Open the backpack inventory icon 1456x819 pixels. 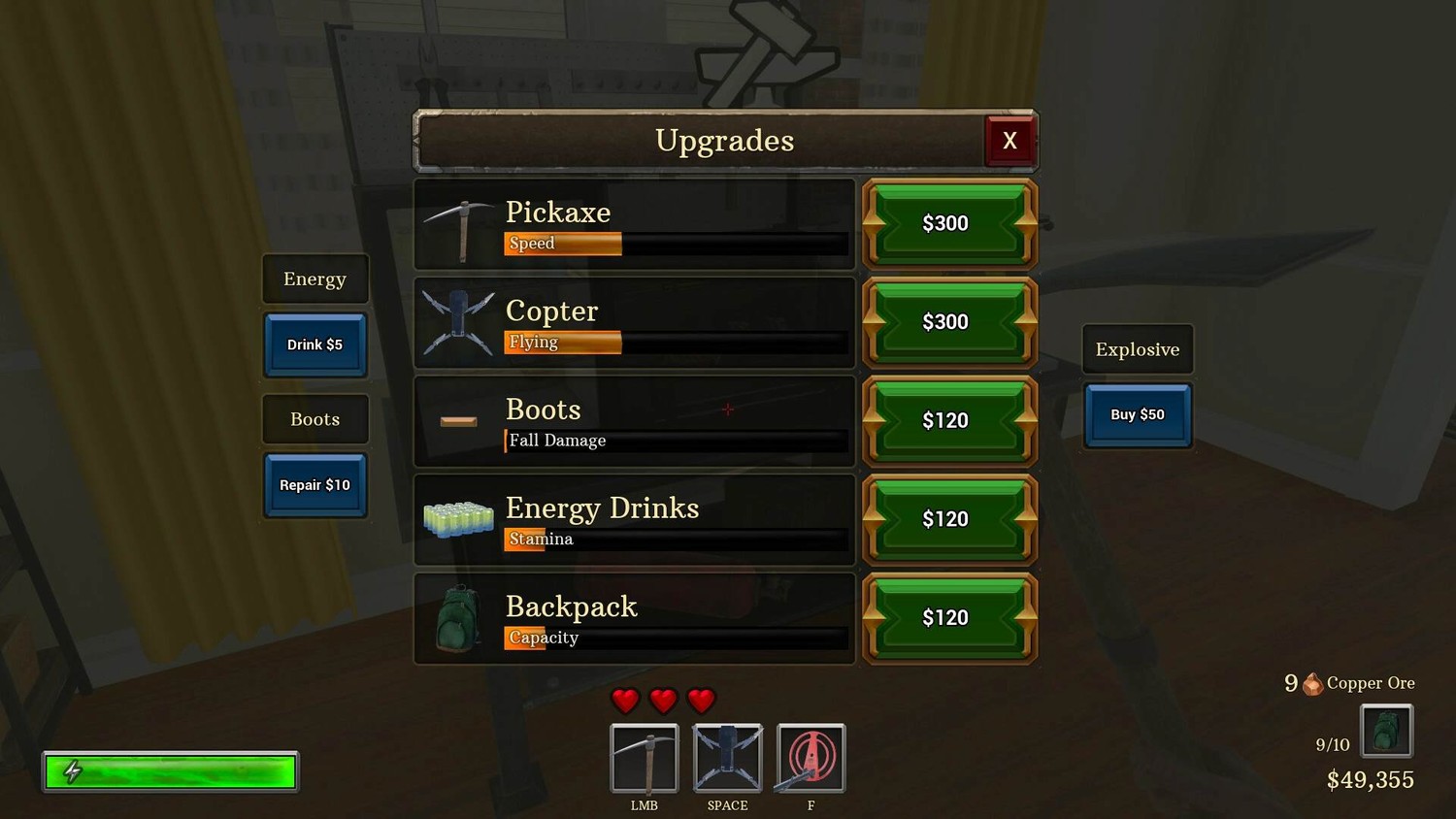(x=1386, y=731)
